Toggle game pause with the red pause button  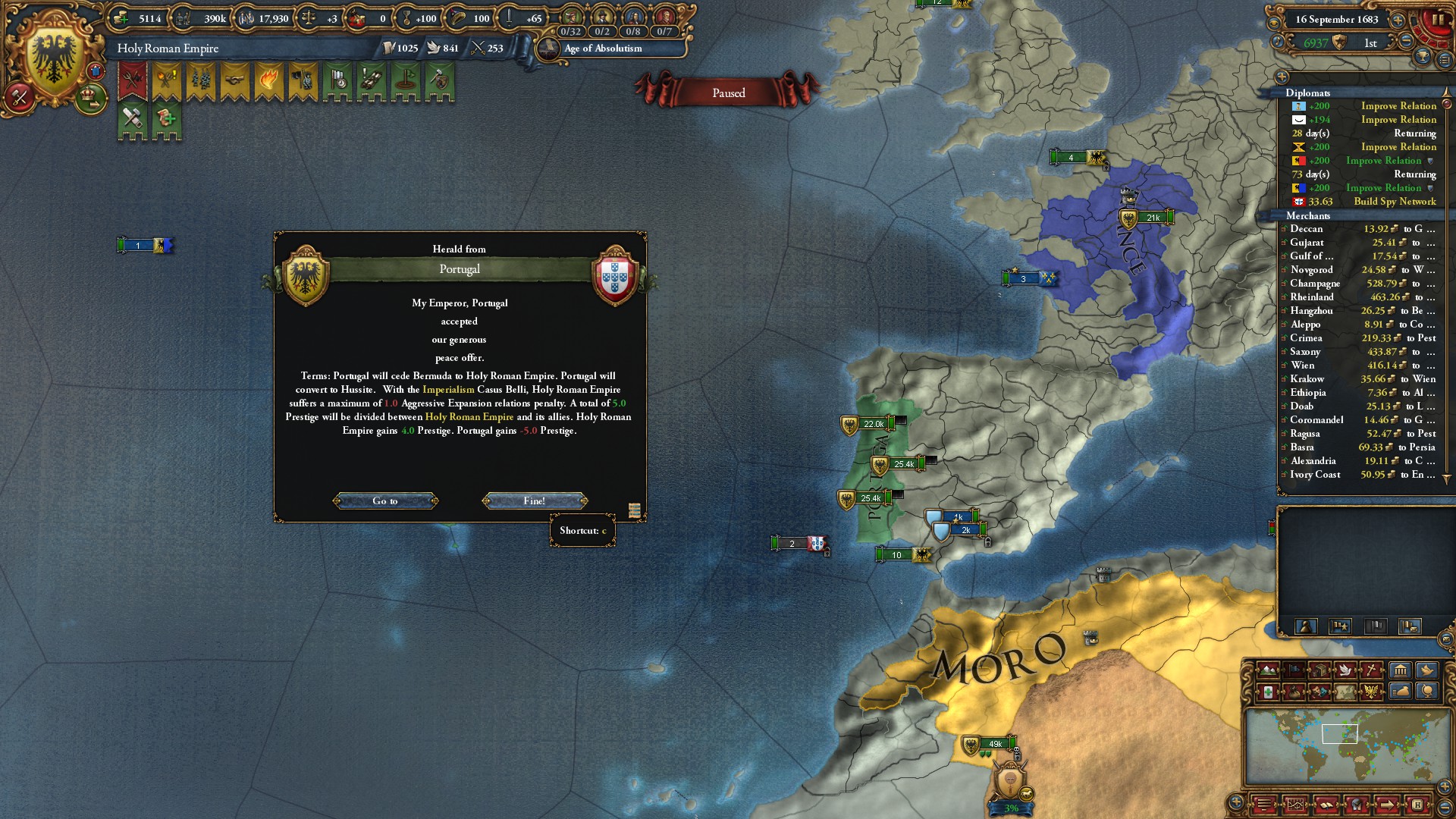(x=1437, y=20)
